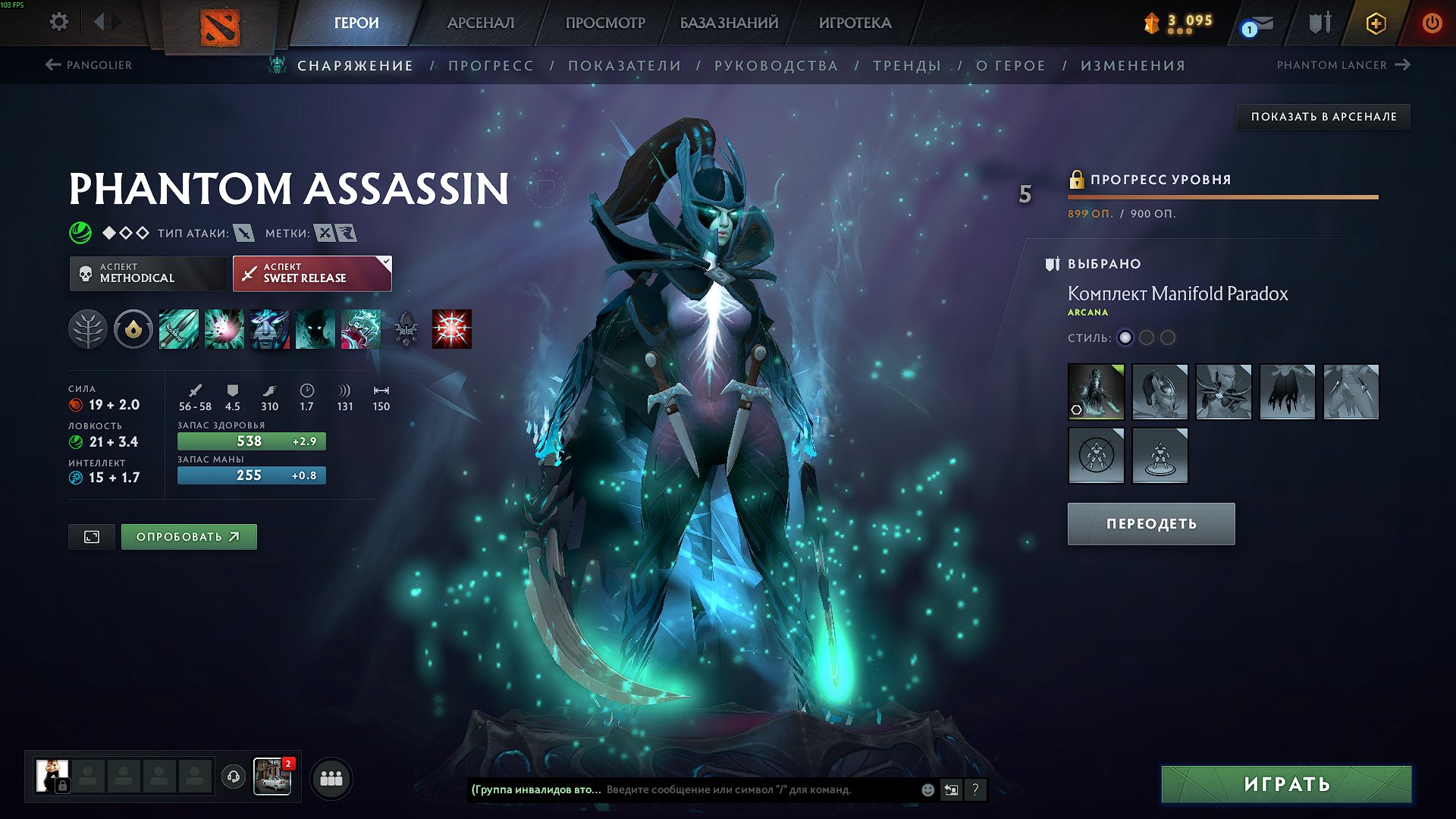
Task: Select the Sweet Release aspect option
Action: click(x=311, y=273)
